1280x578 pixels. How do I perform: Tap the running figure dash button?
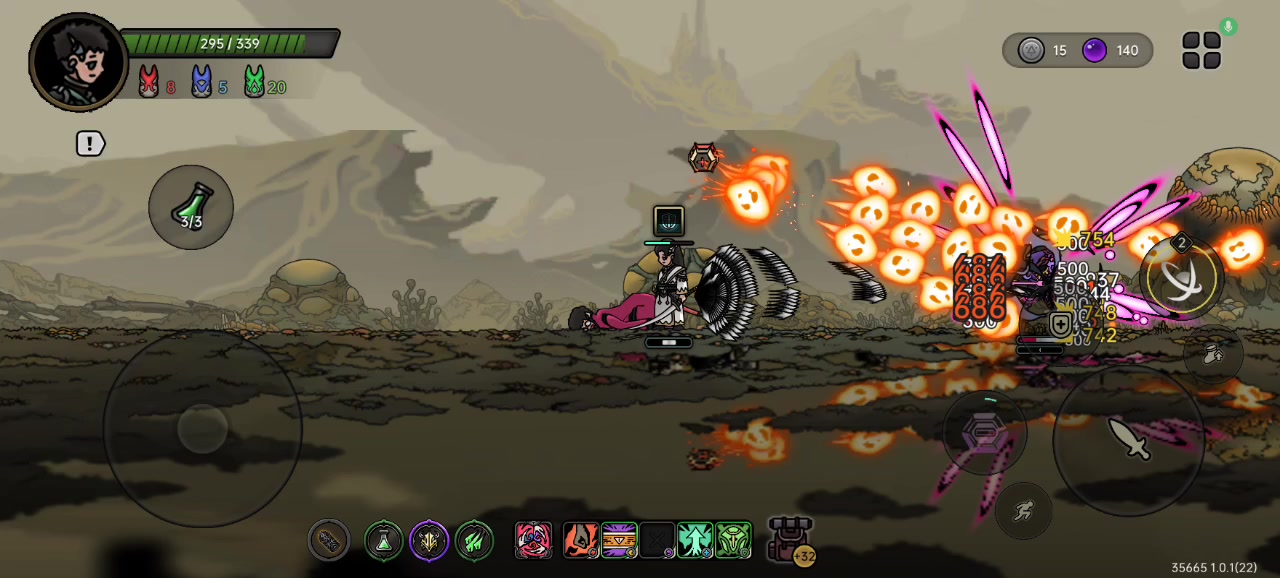(x=1022, y=511)
